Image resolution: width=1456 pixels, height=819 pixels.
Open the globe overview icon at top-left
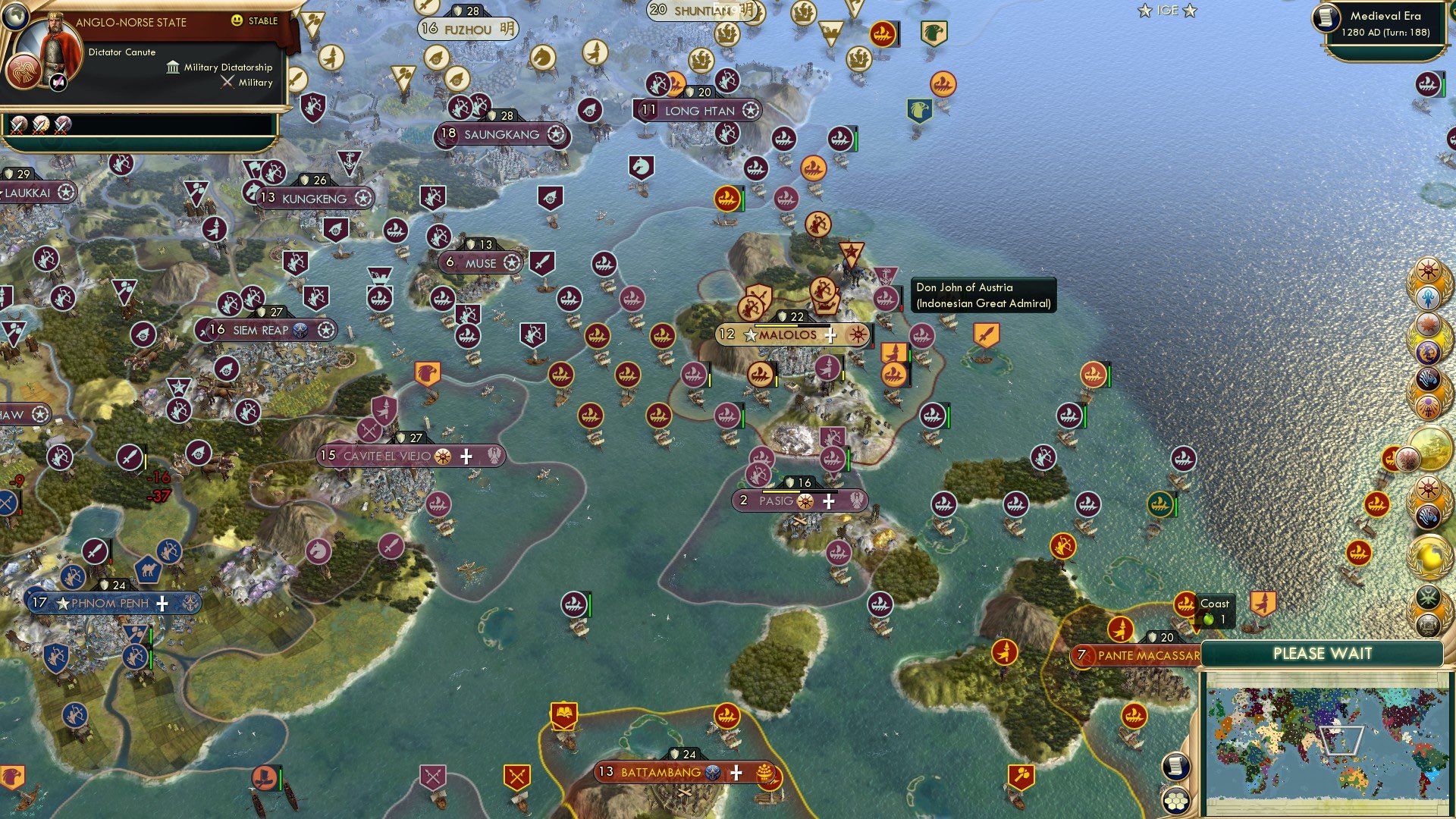click(x=15, y=17)
